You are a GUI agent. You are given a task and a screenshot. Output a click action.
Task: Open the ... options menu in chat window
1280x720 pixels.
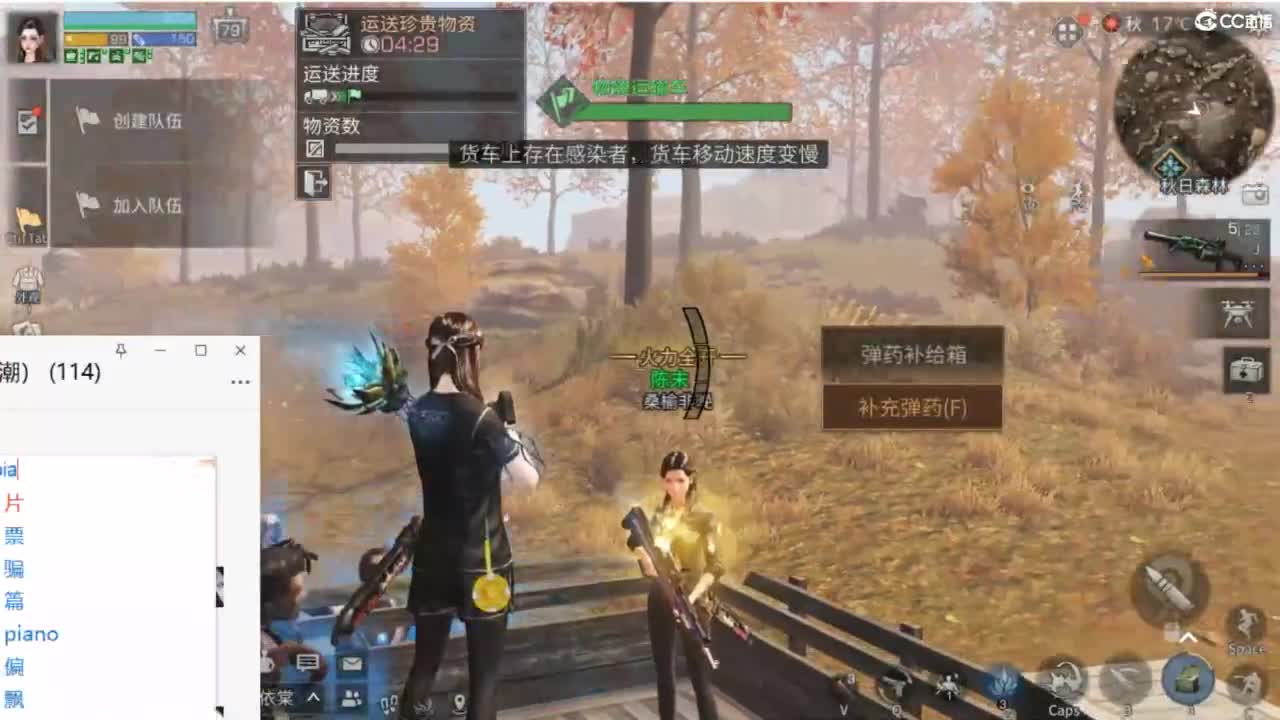click(239, 383)
